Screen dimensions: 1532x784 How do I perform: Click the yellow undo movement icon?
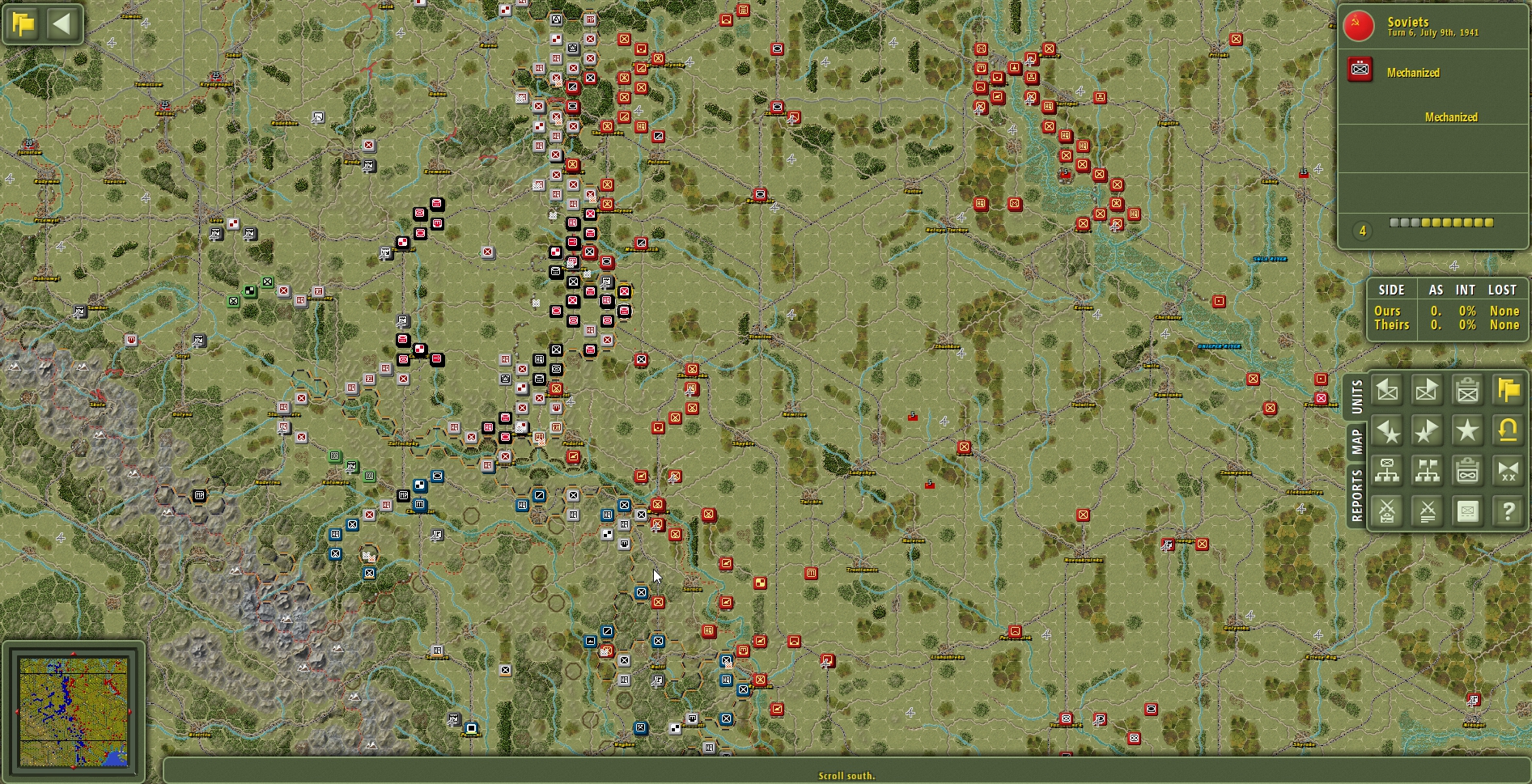click(1506, 430)
